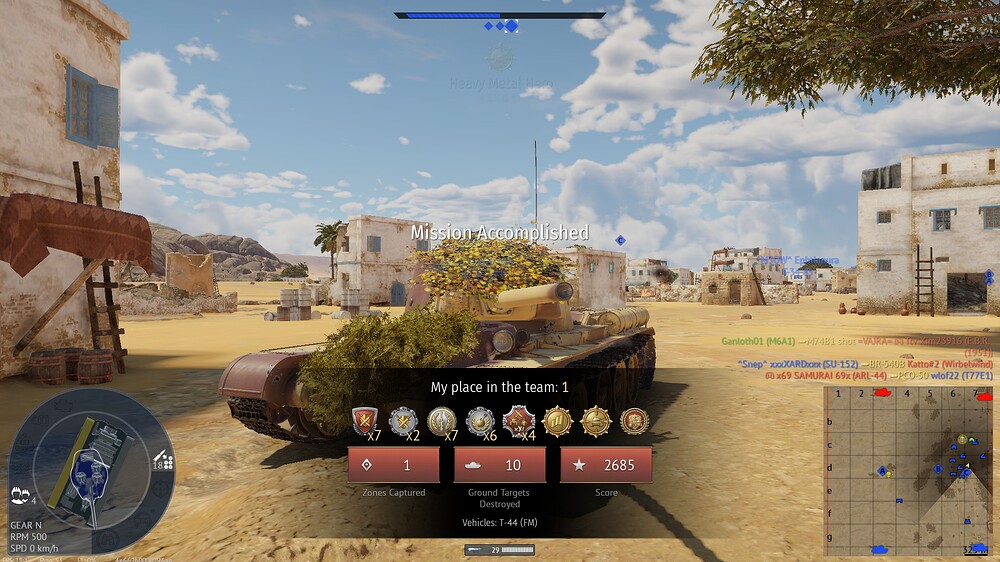Viewport: 1000px width, 562px height.
Task: Select capture point B on the minimap
Action: pyautogui.click(x=938, y=468)
